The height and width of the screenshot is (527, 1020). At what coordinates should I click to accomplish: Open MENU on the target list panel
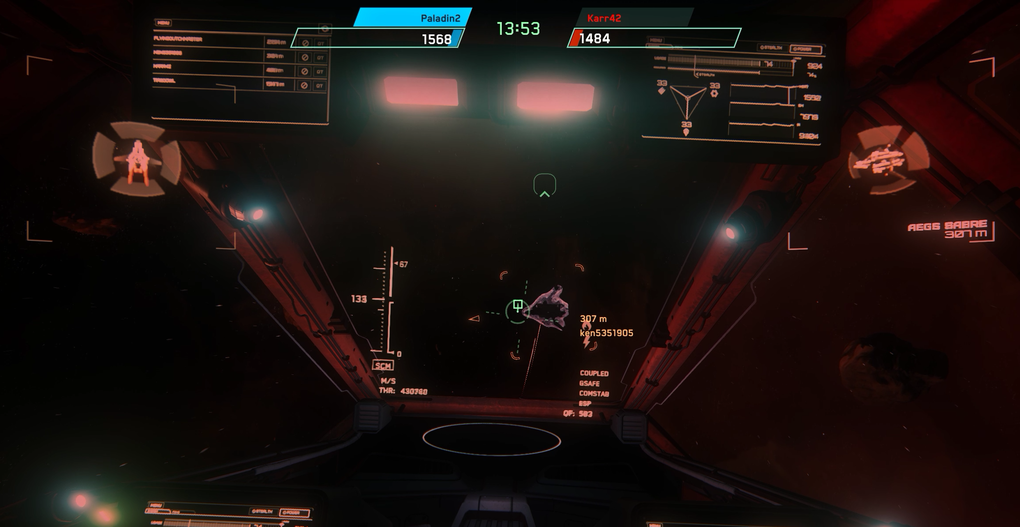coord(163,23)
